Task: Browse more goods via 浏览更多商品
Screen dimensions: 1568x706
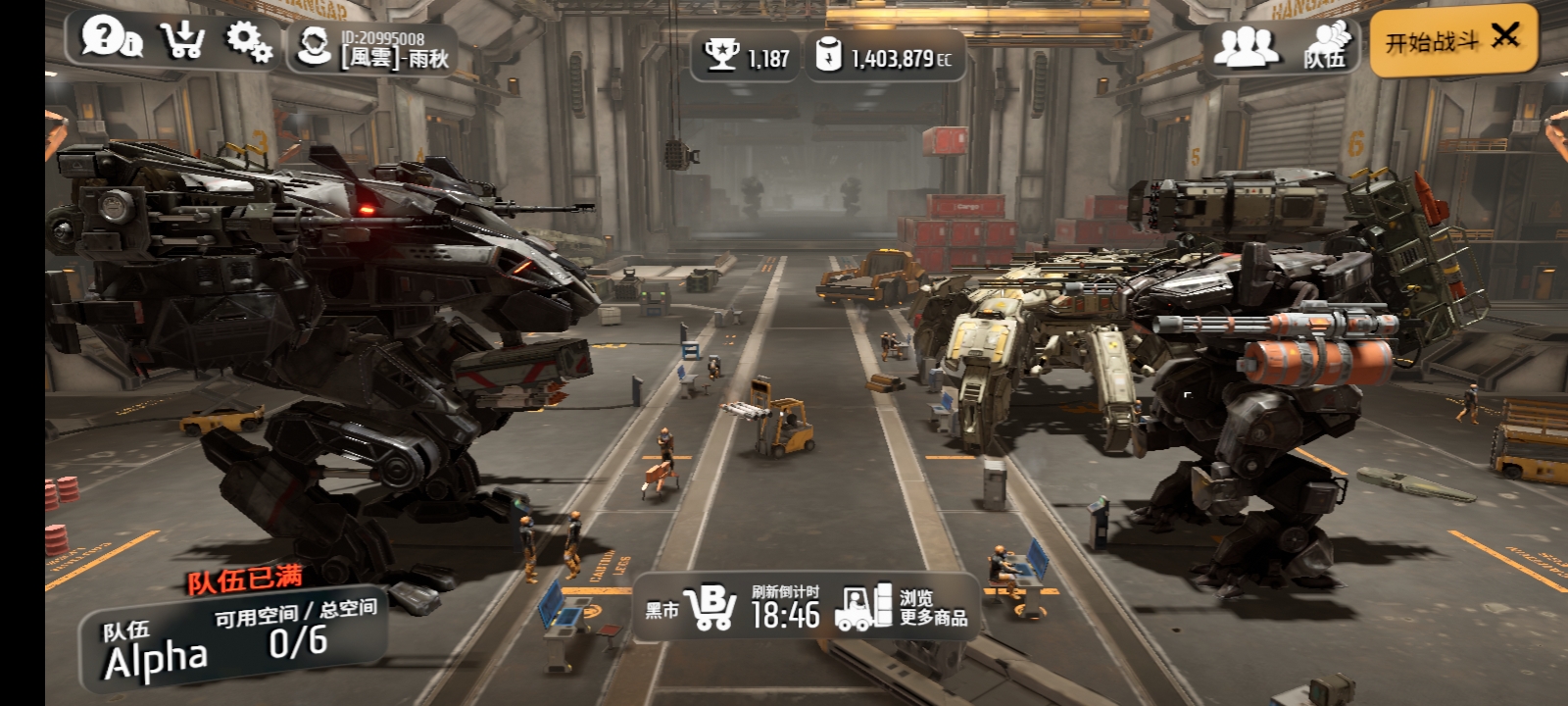Action: coord(903,608)
